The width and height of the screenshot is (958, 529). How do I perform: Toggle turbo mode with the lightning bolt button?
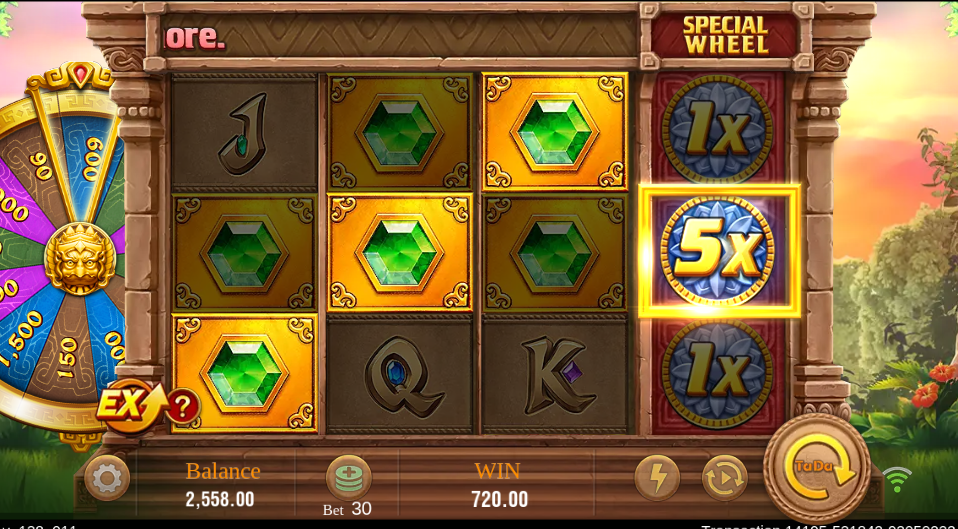coord(656,478)
